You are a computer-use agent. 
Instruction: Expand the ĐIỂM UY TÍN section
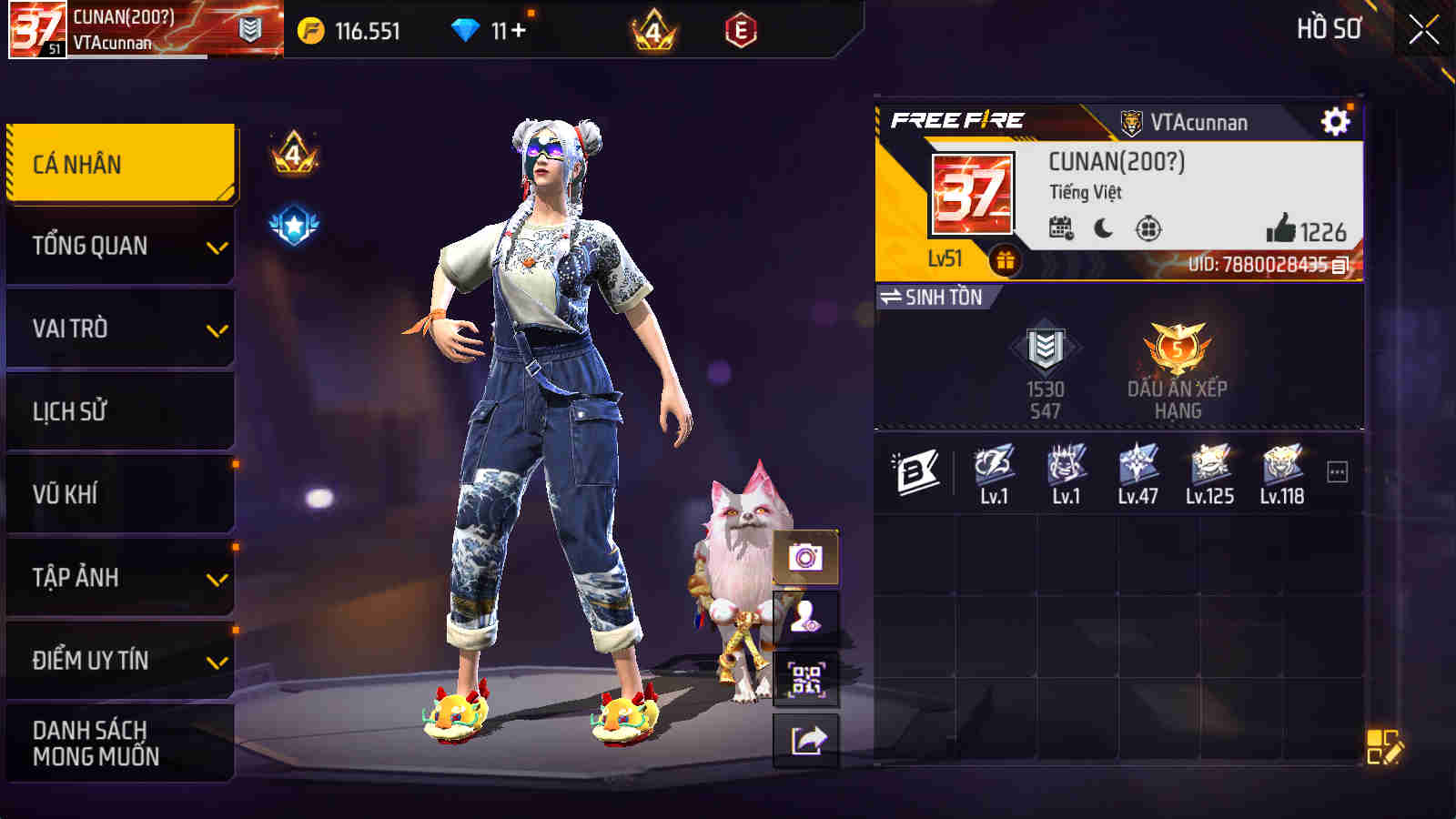click(118, 660)
